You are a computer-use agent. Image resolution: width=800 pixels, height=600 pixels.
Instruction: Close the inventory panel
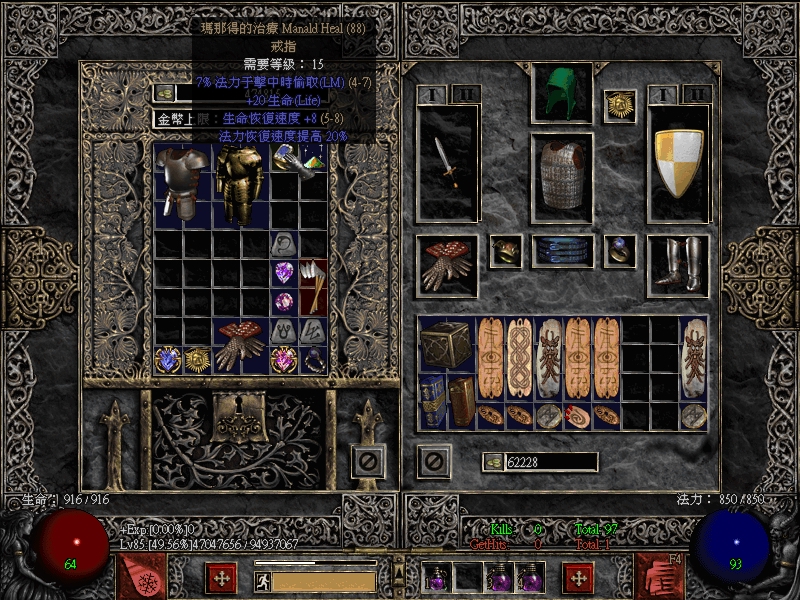point(433,461)
